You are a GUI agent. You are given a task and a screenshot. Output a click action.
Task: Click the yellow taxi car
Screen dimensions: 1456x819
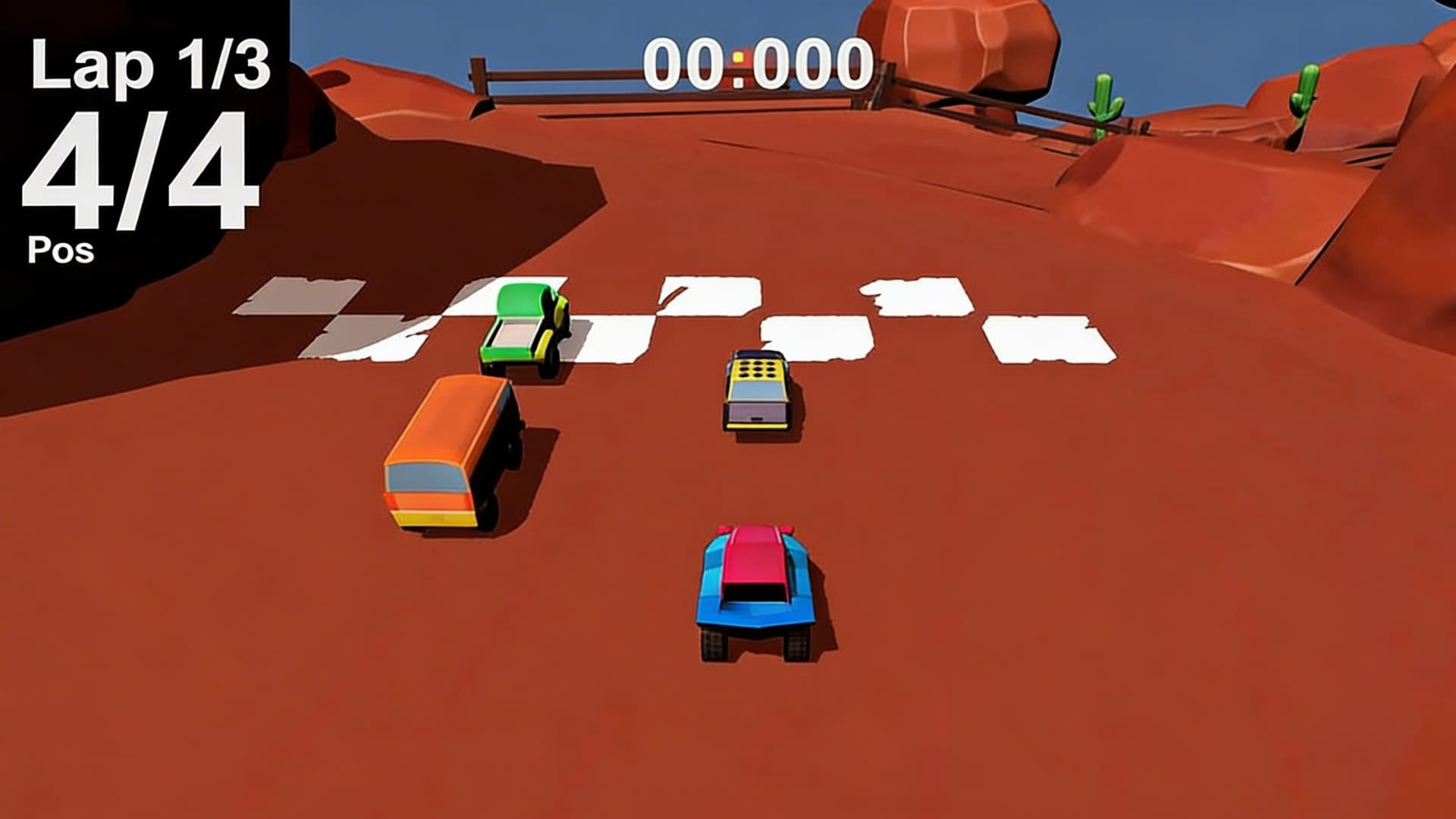point(758,391)
